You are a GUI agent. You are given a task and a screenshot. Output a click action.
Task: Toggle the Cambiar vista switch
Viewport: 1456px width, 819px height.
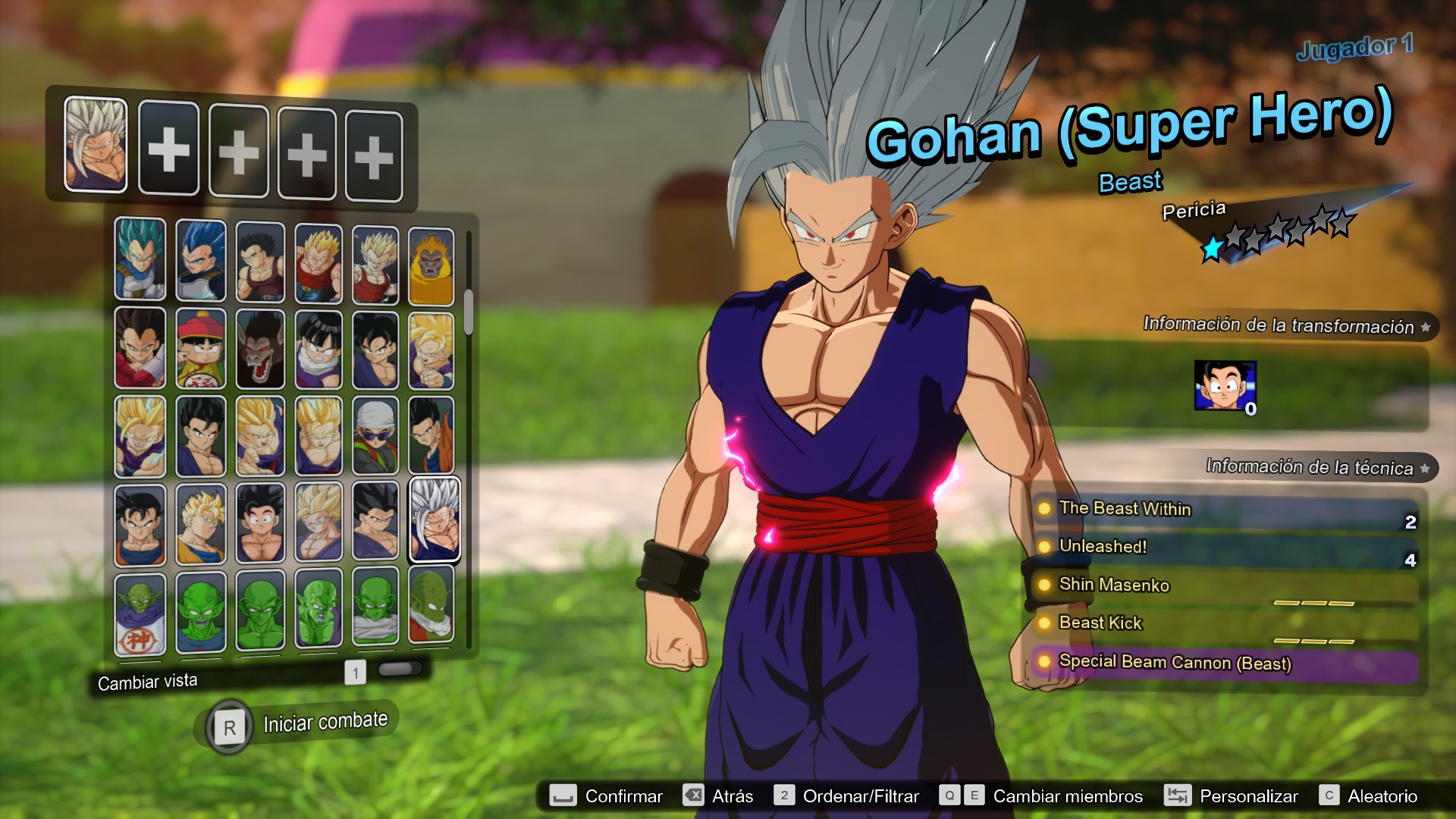[x=400, y=669]
